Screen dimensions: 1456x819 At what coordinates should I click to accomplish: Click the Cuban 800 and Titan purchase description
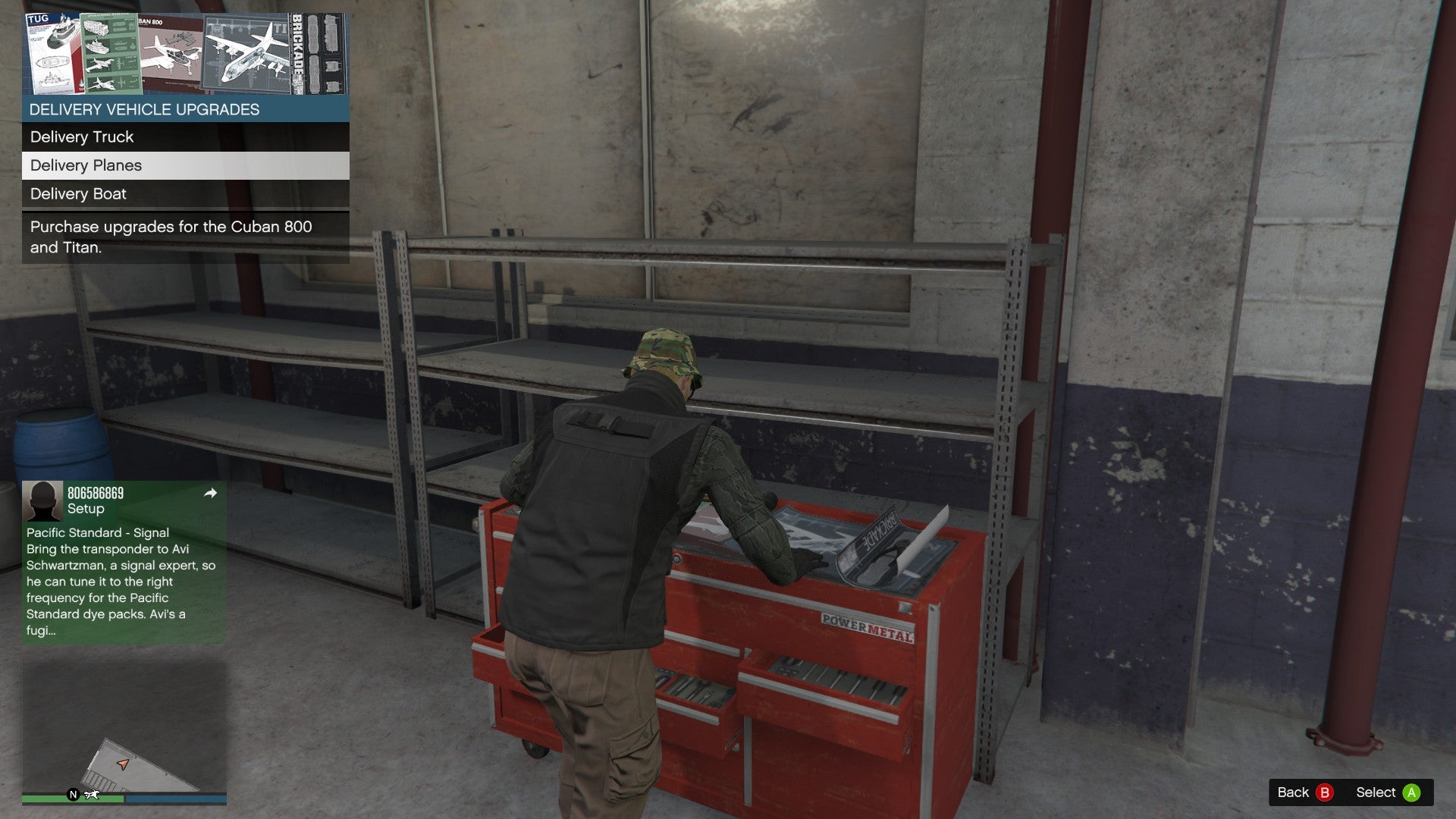[174, 237]
